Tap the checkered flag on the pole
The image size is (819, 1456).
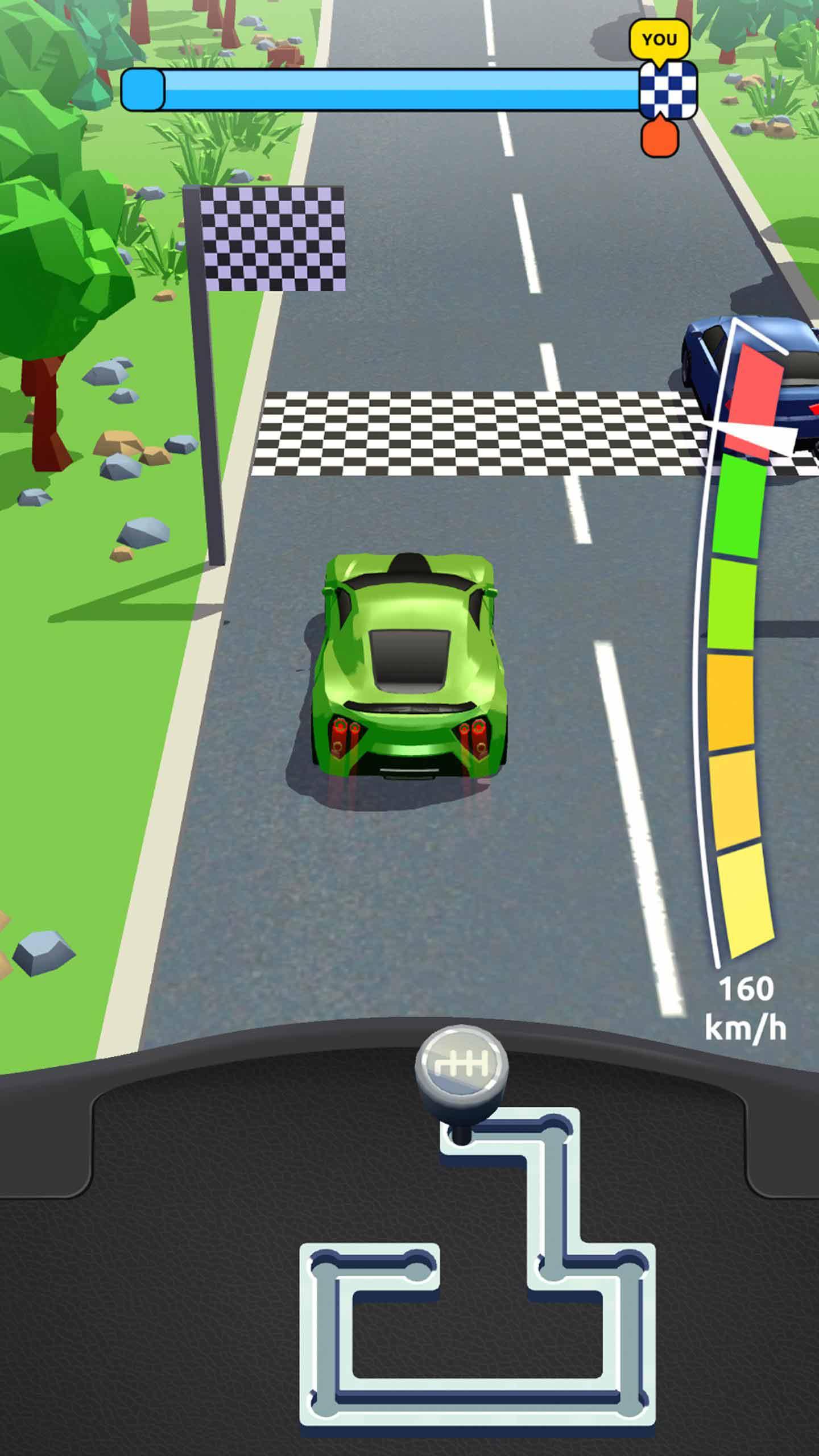click(x=273, y=239)
